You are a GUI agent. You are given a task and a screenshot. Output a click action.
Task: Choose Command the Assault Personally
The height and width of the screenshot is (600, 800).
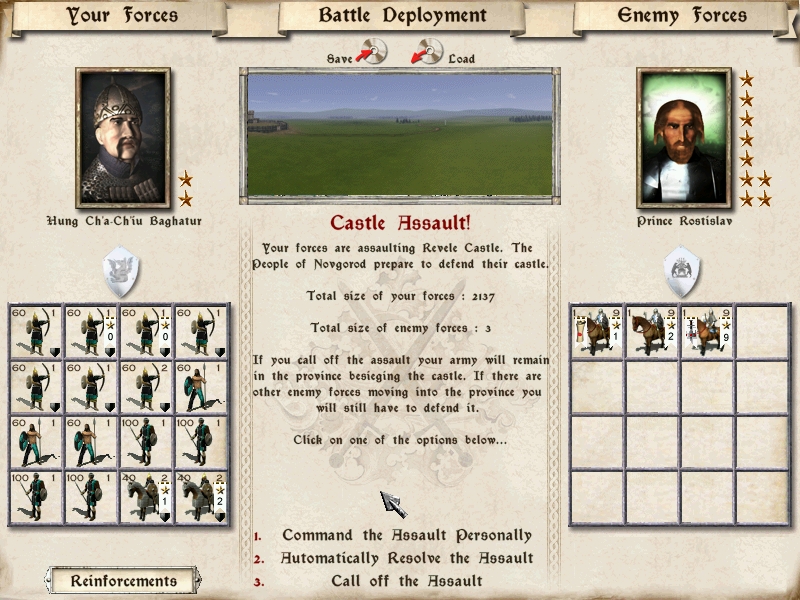point(406,536)
